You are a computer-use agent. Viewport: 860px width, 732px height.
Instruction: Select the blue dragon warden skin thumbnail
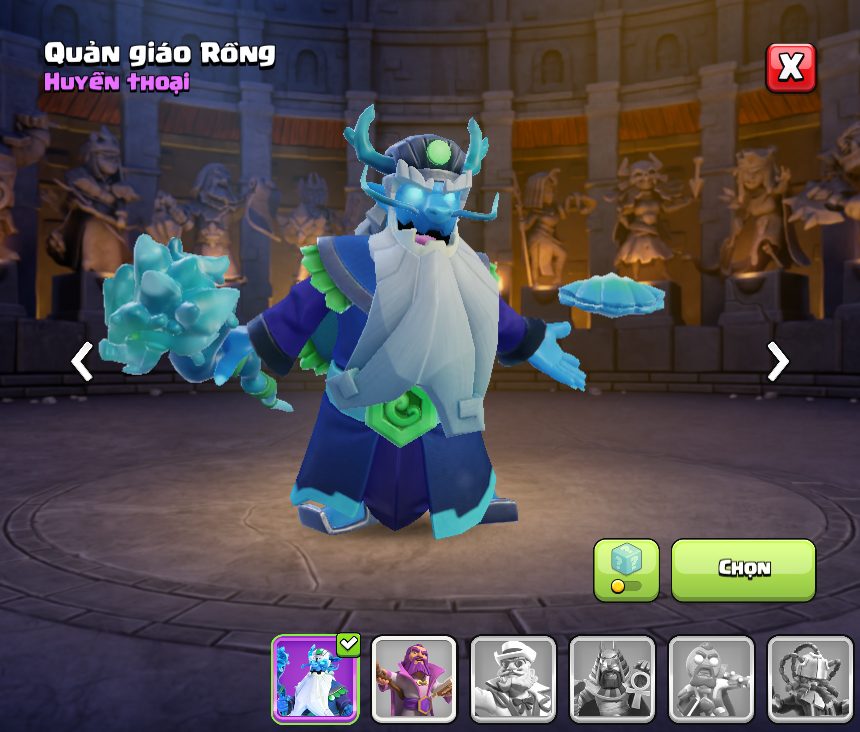pos(316,679)
